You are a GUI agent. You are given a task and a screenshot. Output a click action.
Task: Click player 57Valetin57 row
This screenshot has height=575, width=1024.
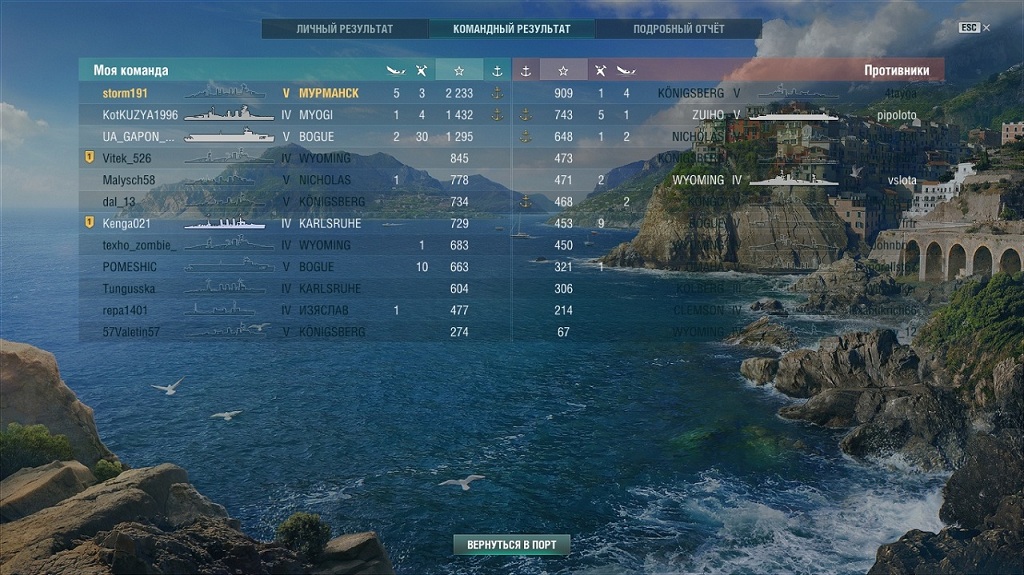click(131, 332)
